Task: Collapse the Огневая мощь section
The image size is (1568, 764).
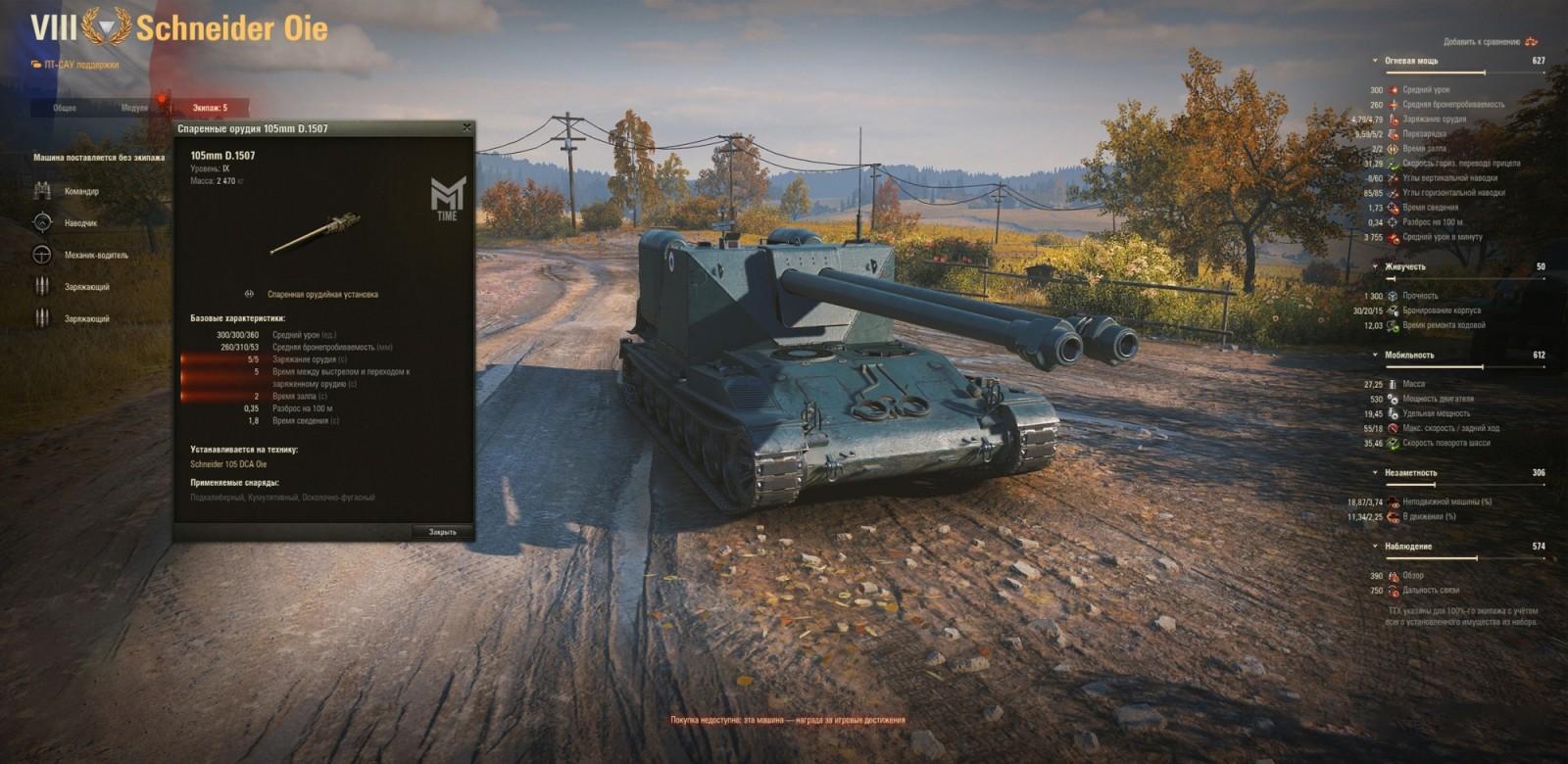Action: pos(1375,60)
